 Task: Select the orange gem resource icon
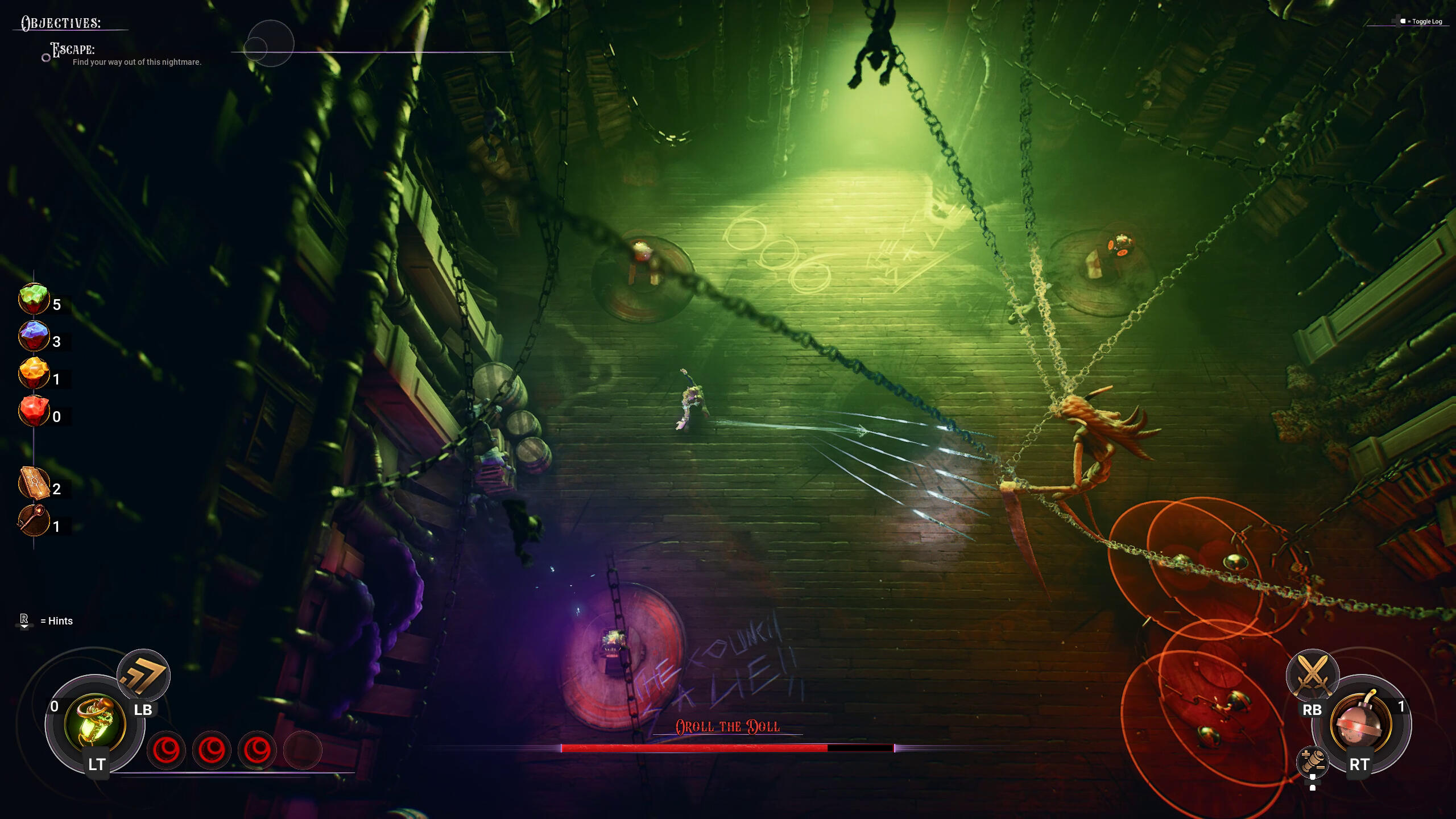[34, 374]
